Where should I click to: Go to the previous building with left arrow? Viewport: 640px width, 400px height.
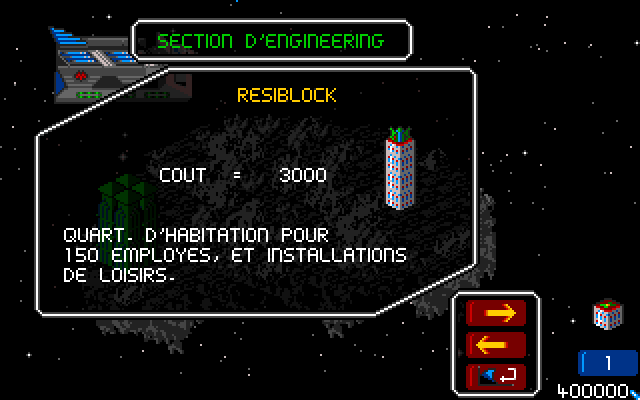click(497, 345)
